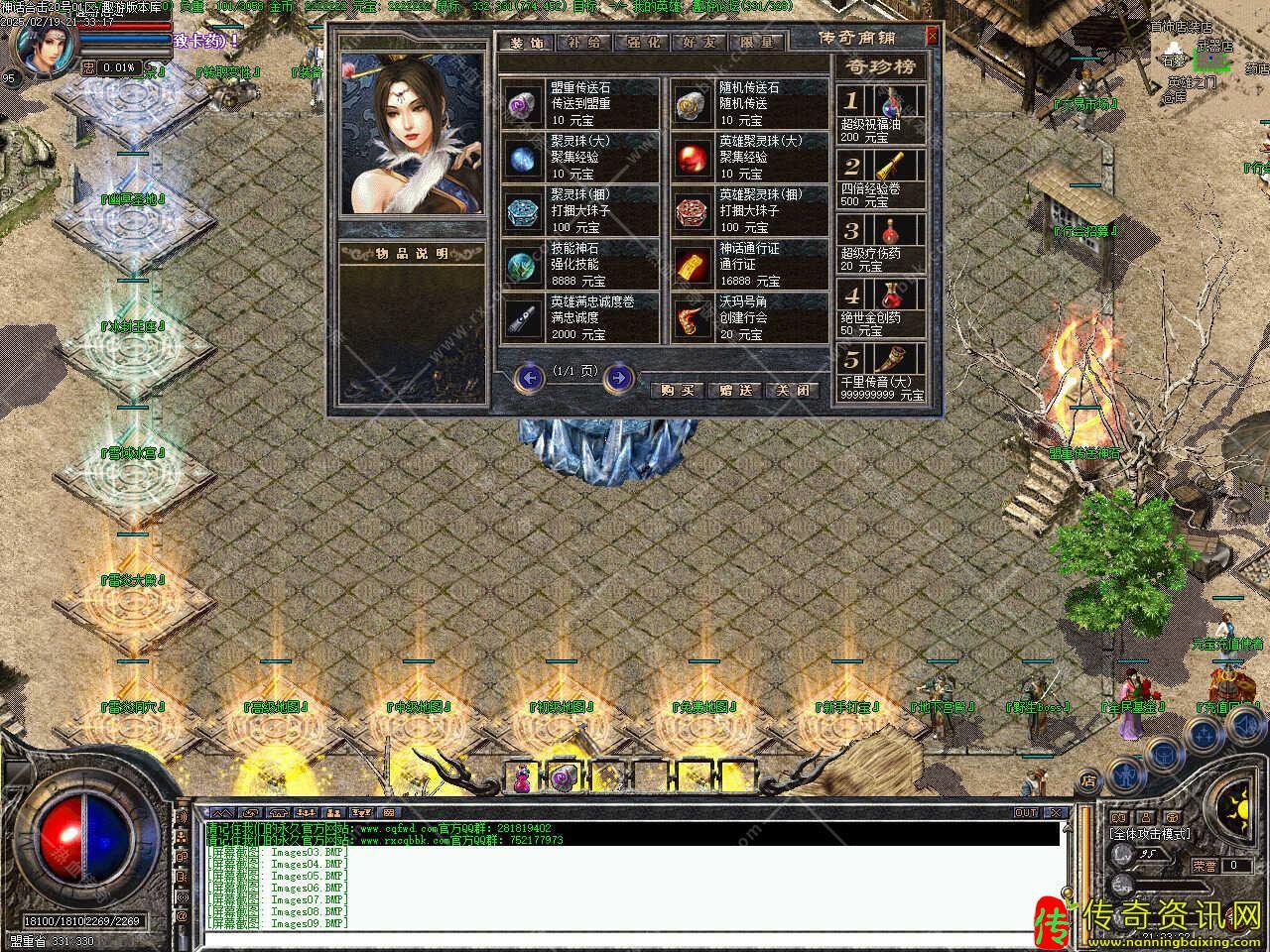Switch to the 补给 shop tab
Image resolution: width=1270 pixels, height=952 pixels.
[582, 43]
